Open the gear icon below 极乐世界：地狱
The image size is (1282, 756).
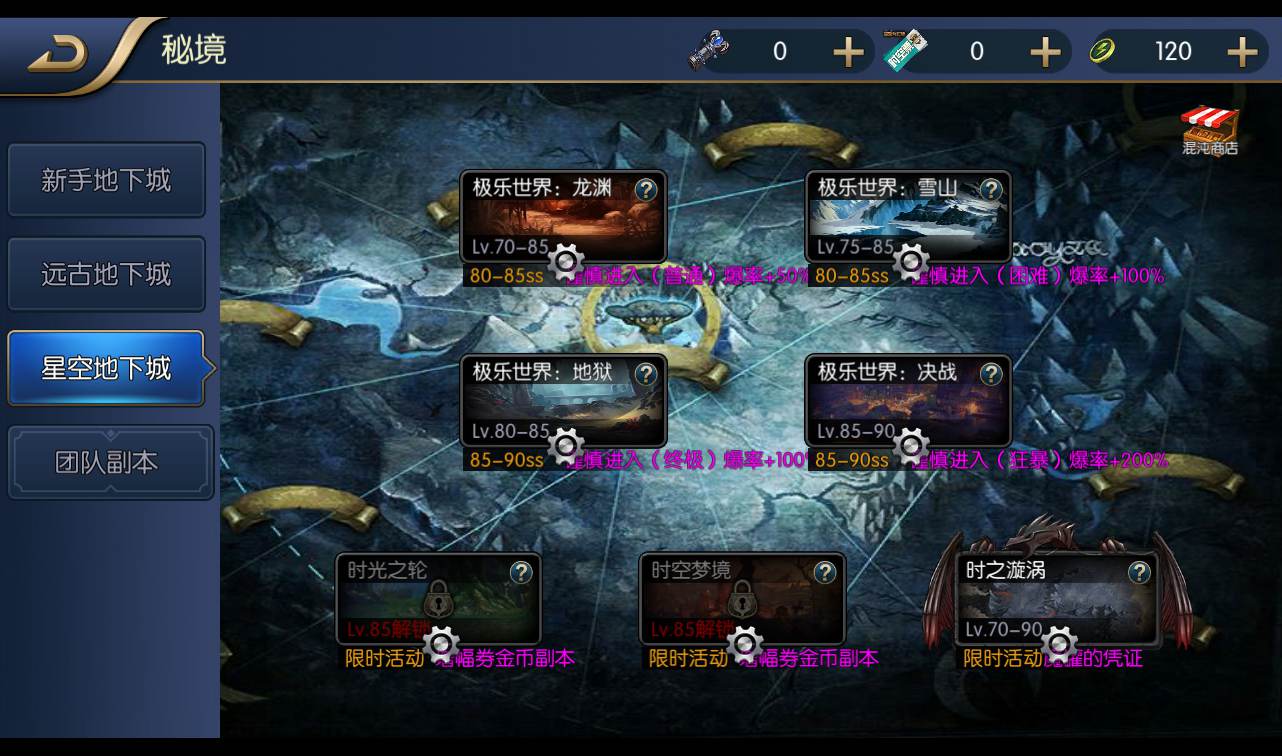coord(567,446)
